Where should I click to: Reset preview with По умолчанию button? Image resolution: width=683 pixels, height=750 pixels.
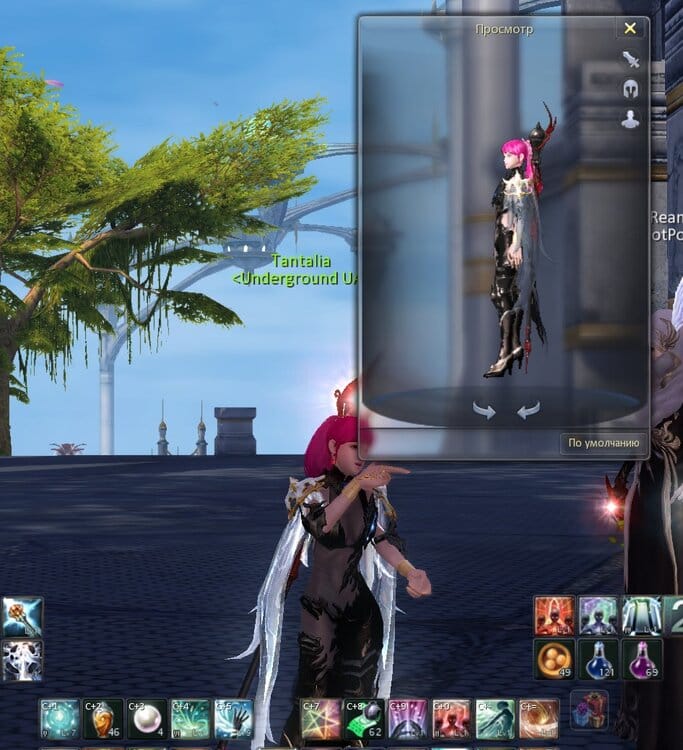click(x=603, y=443)
